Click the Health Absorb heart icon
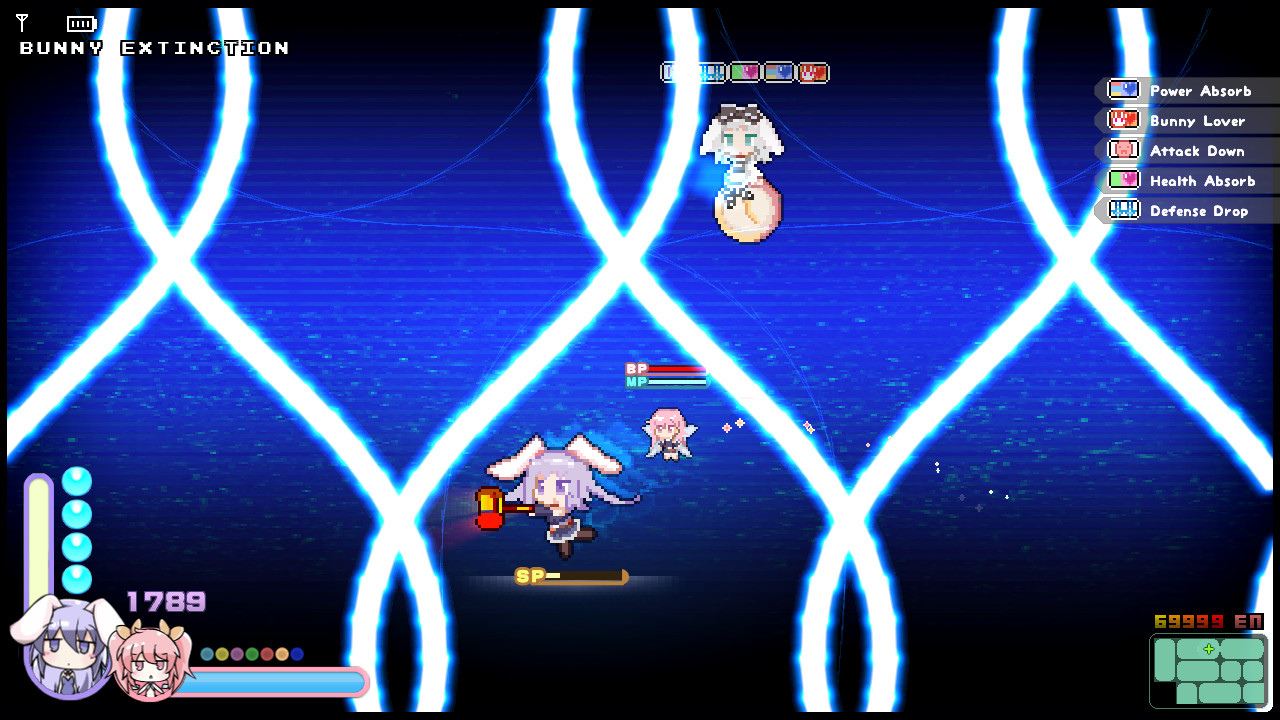 click(x=1123, y=180)
